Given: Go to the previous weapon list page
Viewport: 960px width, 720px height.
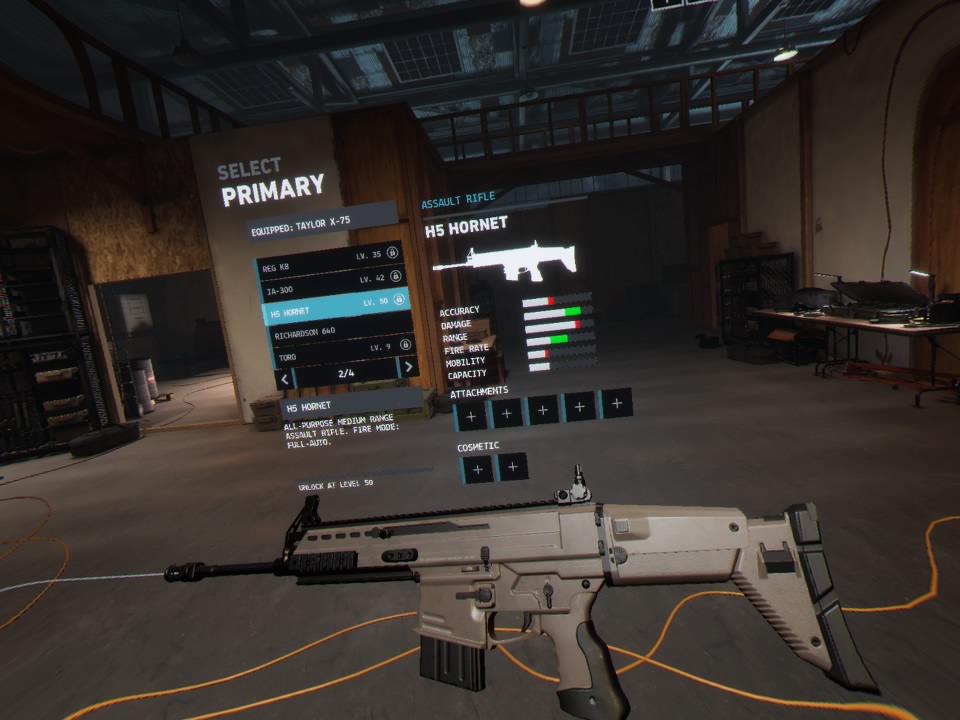Looking at the screenshot, I should [x=286, y=380].
